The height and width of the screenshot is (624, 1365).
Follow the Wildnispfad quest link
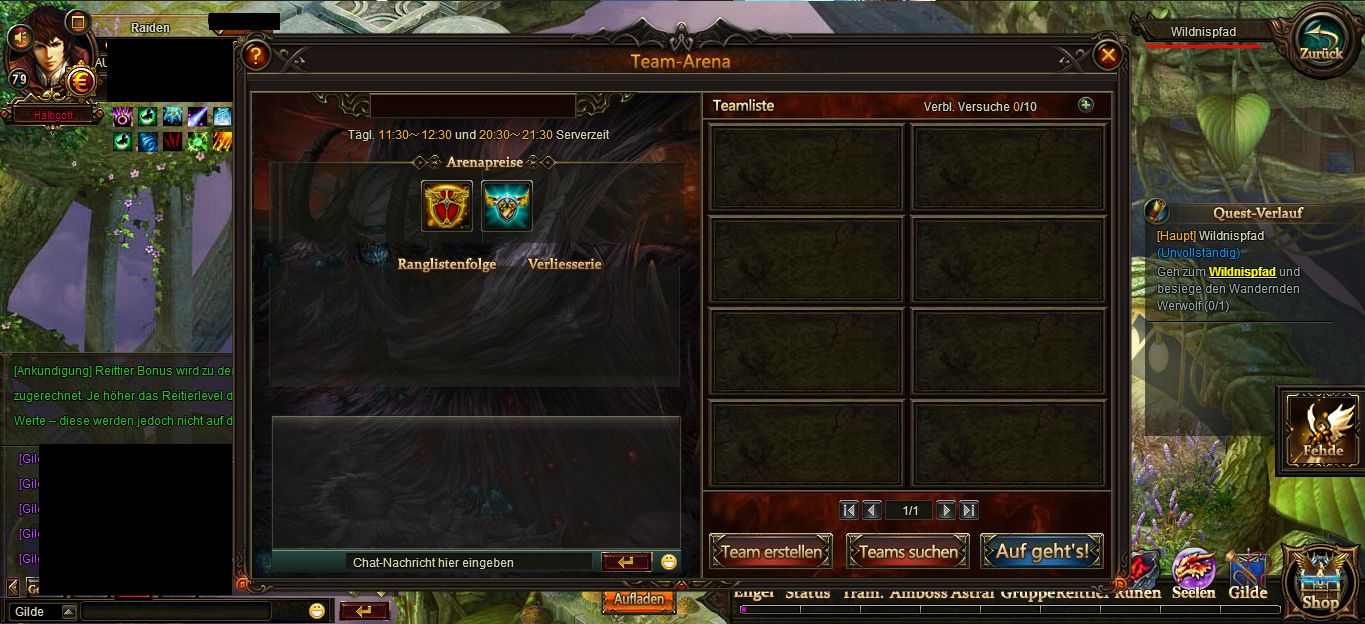[x=1242, y=272]
